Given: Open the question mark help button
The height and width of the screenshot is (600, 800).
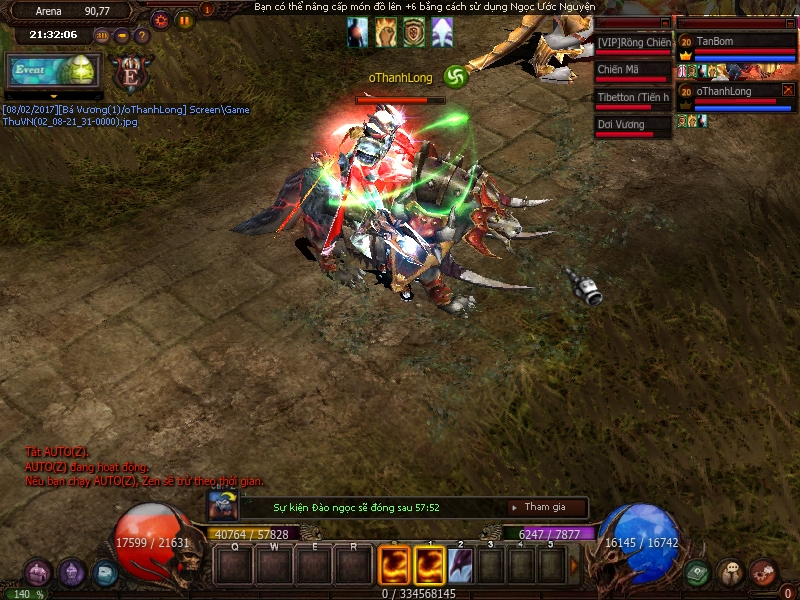Looking at the screenshot, I should [142, 35].
